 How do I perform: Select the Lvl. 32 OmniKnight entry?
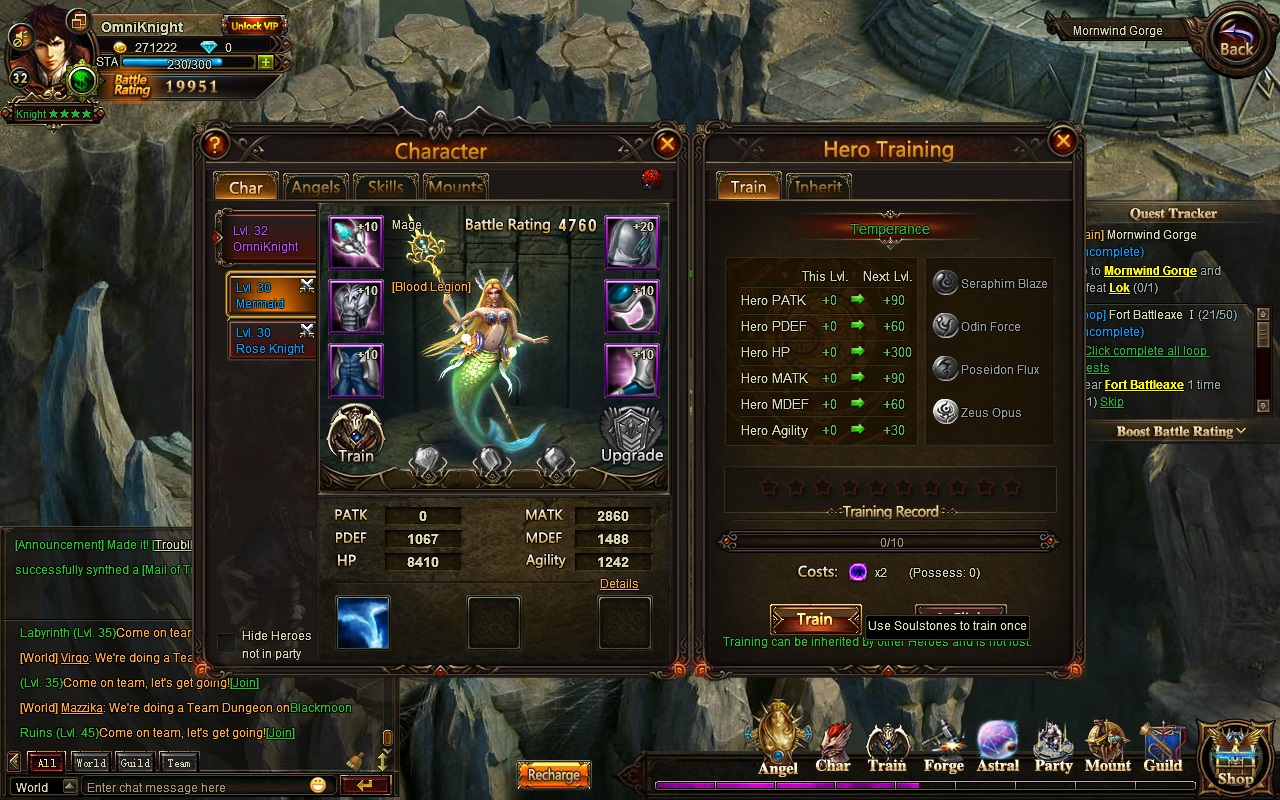pyautogui.click(x=266, y=239)
